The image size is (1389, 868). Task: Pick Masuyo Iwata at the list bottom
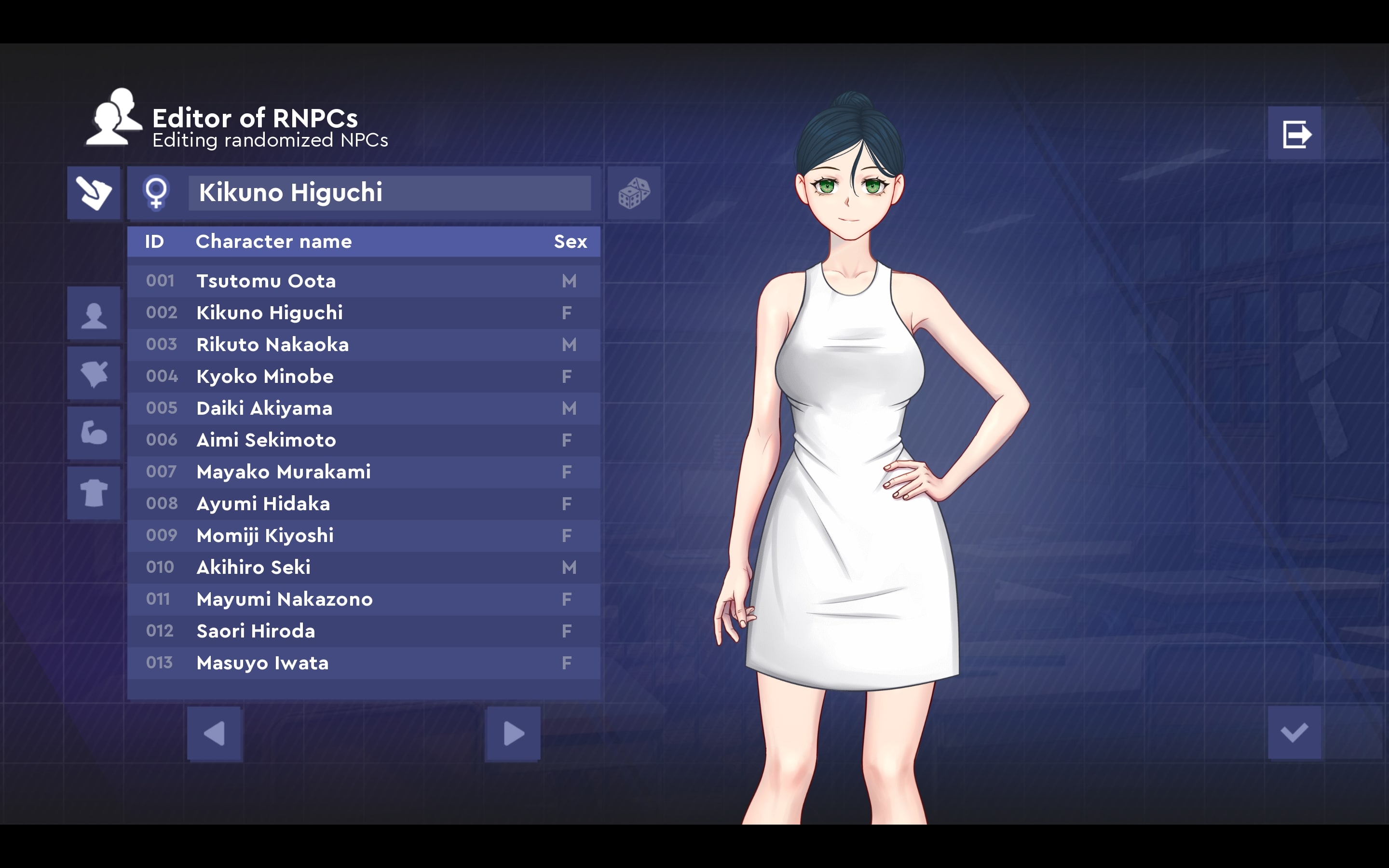[363, 663]
